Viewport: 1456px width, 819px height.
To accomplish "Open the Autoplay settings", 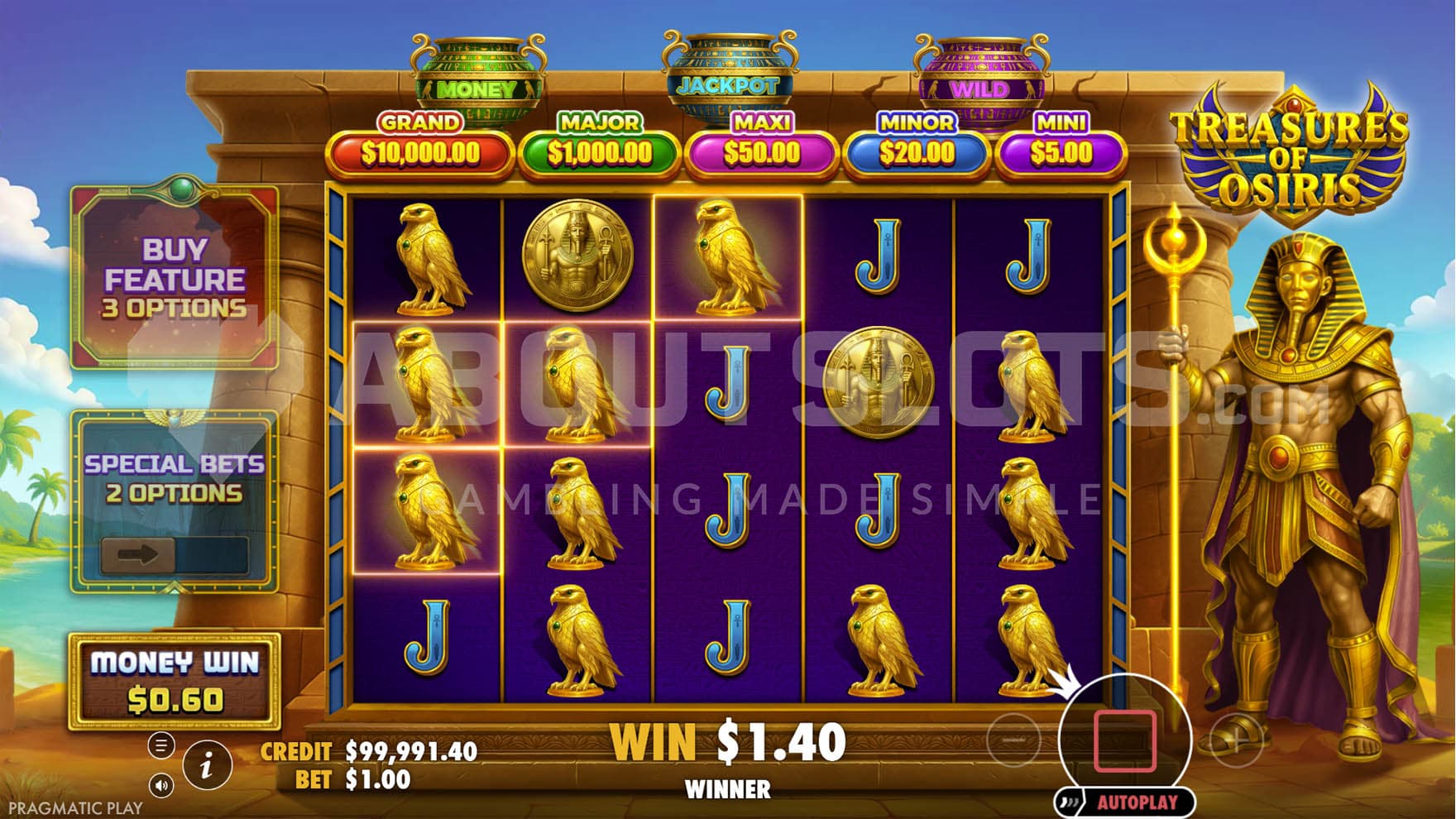I will click(x=1137, y=802).
